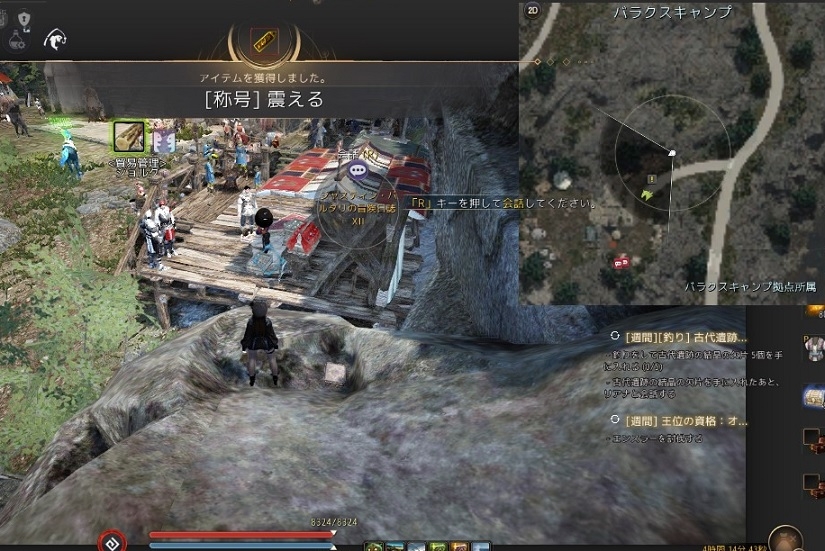This screenshot has width=825, height=551.
Task: Click the green horse marker on minimap
Action: [648, 194]
